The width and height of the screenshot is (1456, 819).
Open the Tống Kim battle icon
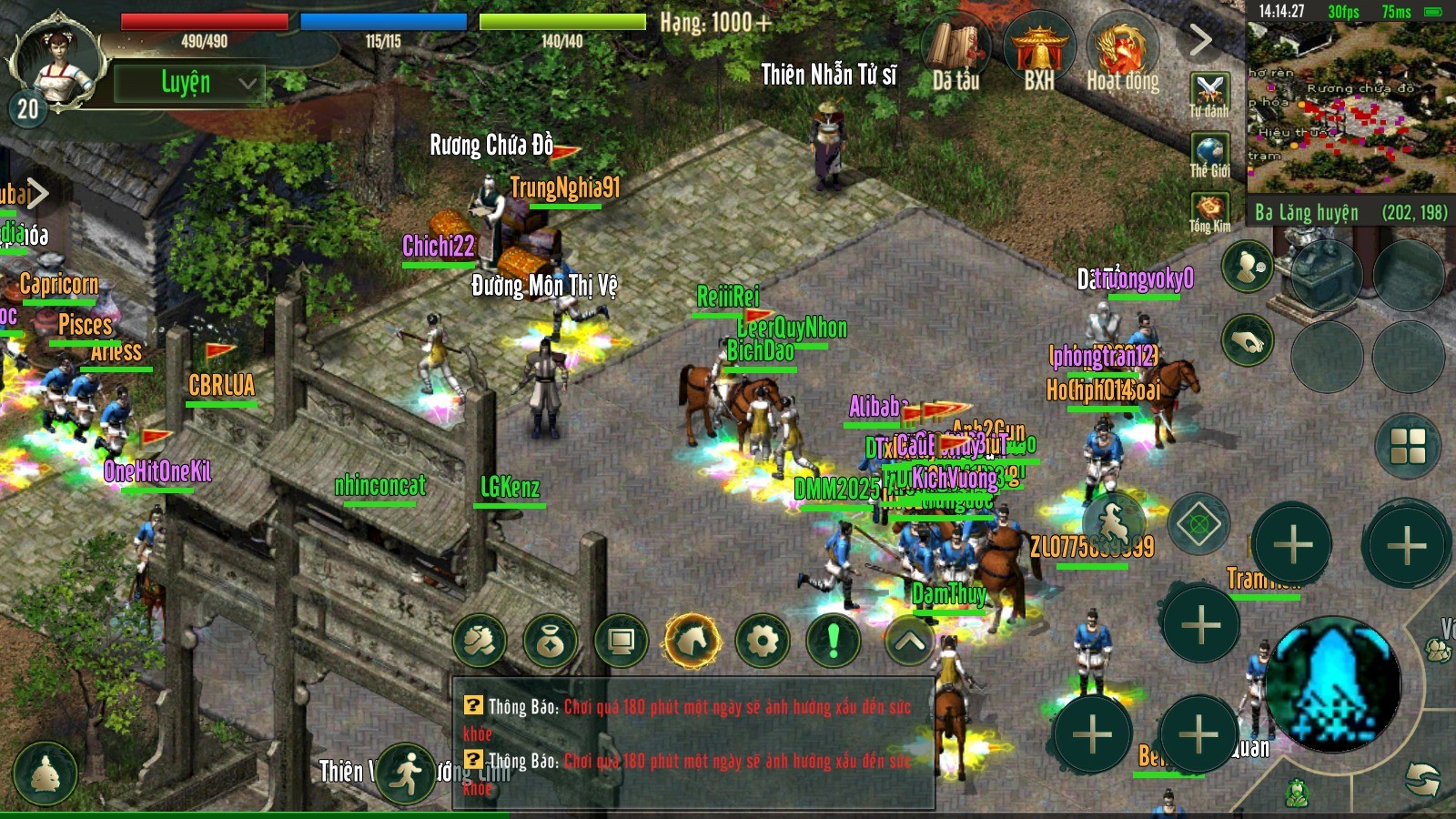coord(1209,211)
